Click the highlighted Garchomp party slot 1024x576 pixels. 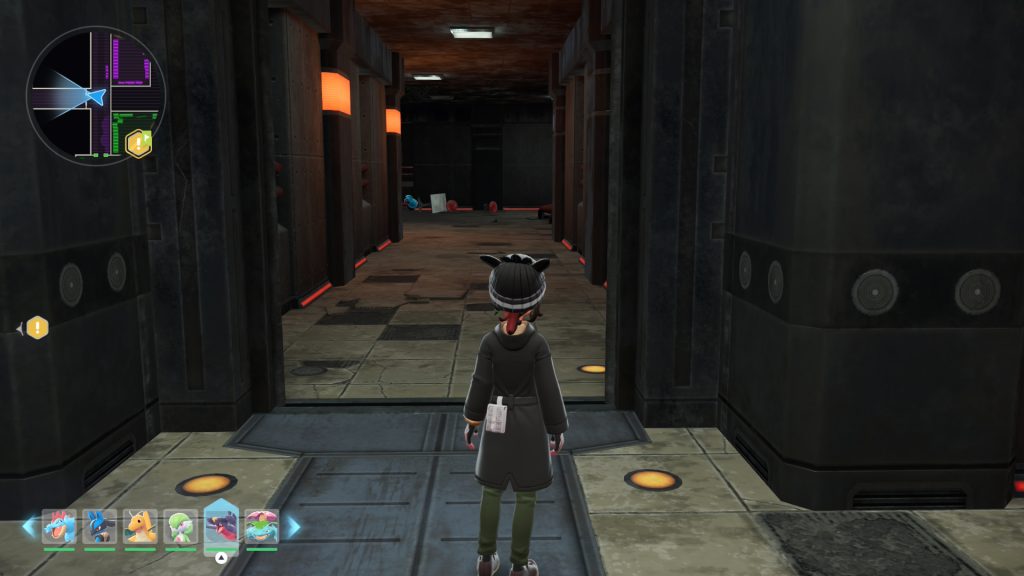pyautogui.click(x=221, y=524)
